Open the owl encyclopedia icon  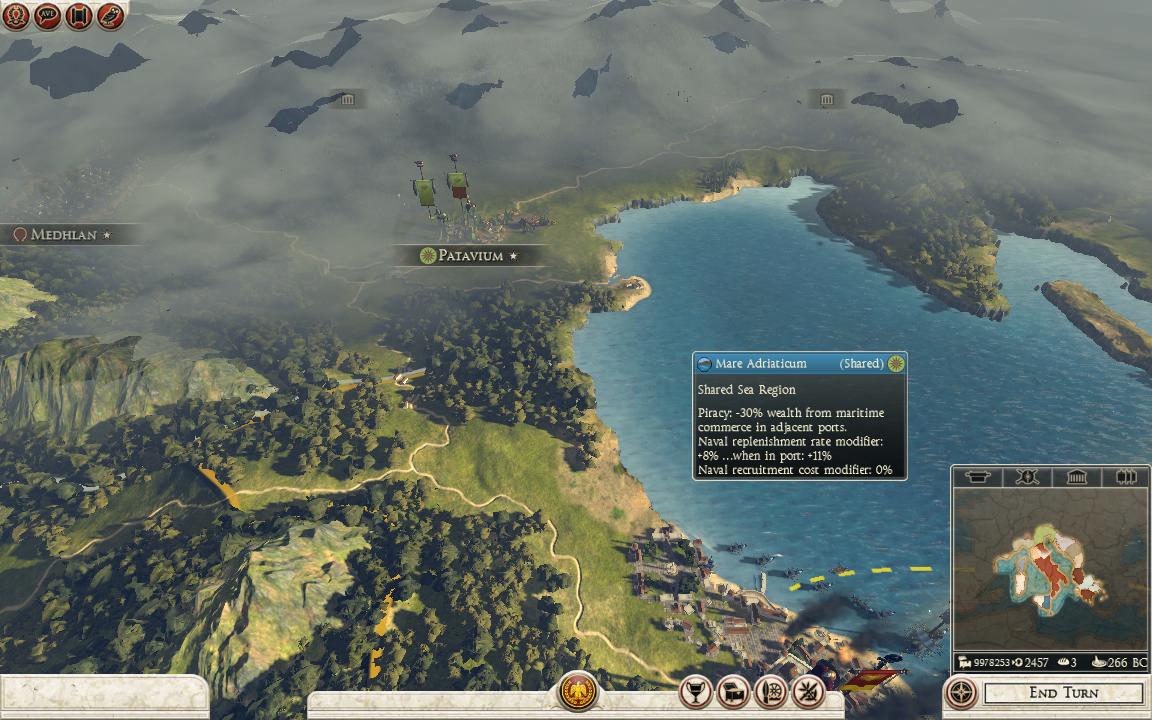coord(111,15)
